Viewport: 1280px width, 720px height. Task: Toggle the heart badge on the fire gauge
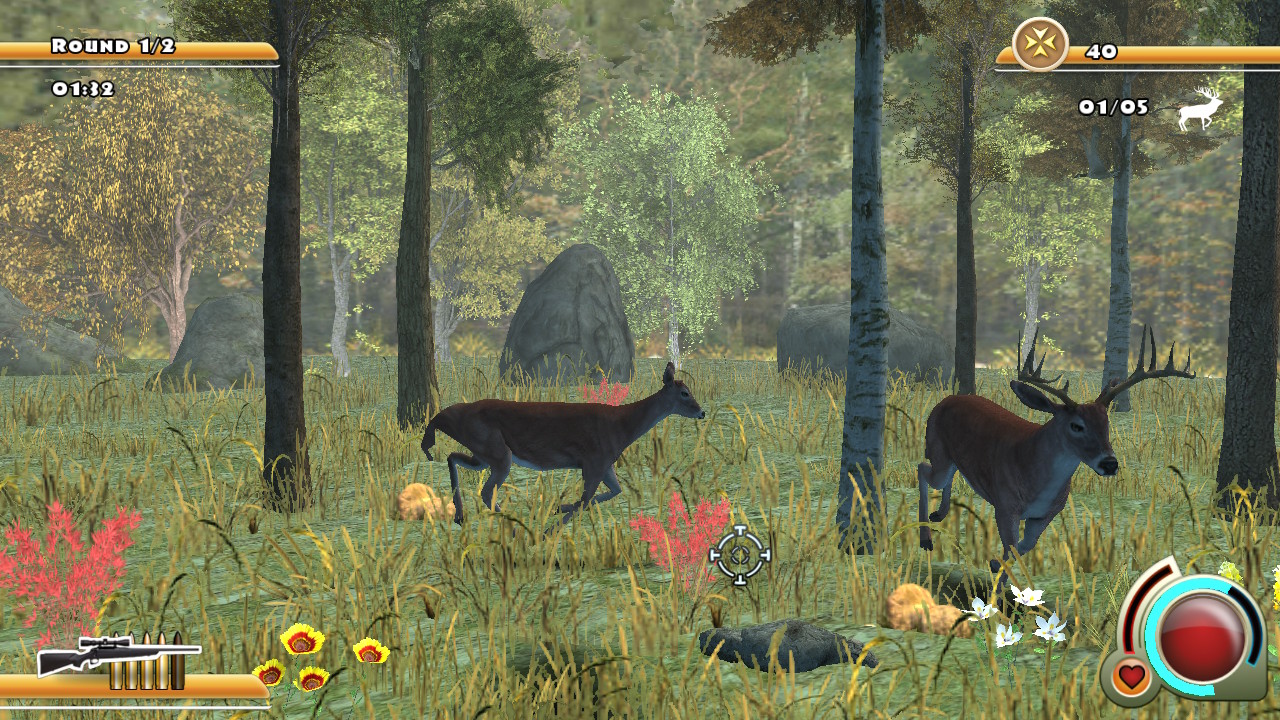[x=1131, y=674]
